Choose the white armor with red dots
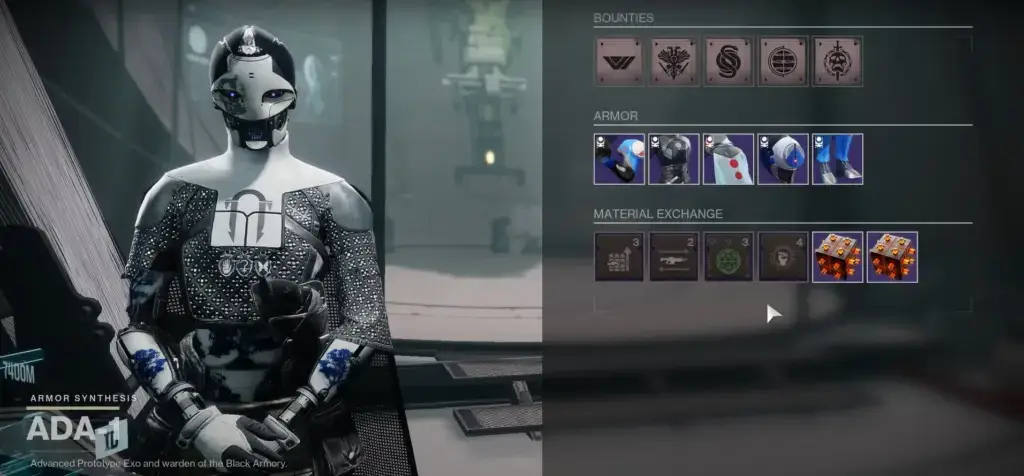 point(728,159)
